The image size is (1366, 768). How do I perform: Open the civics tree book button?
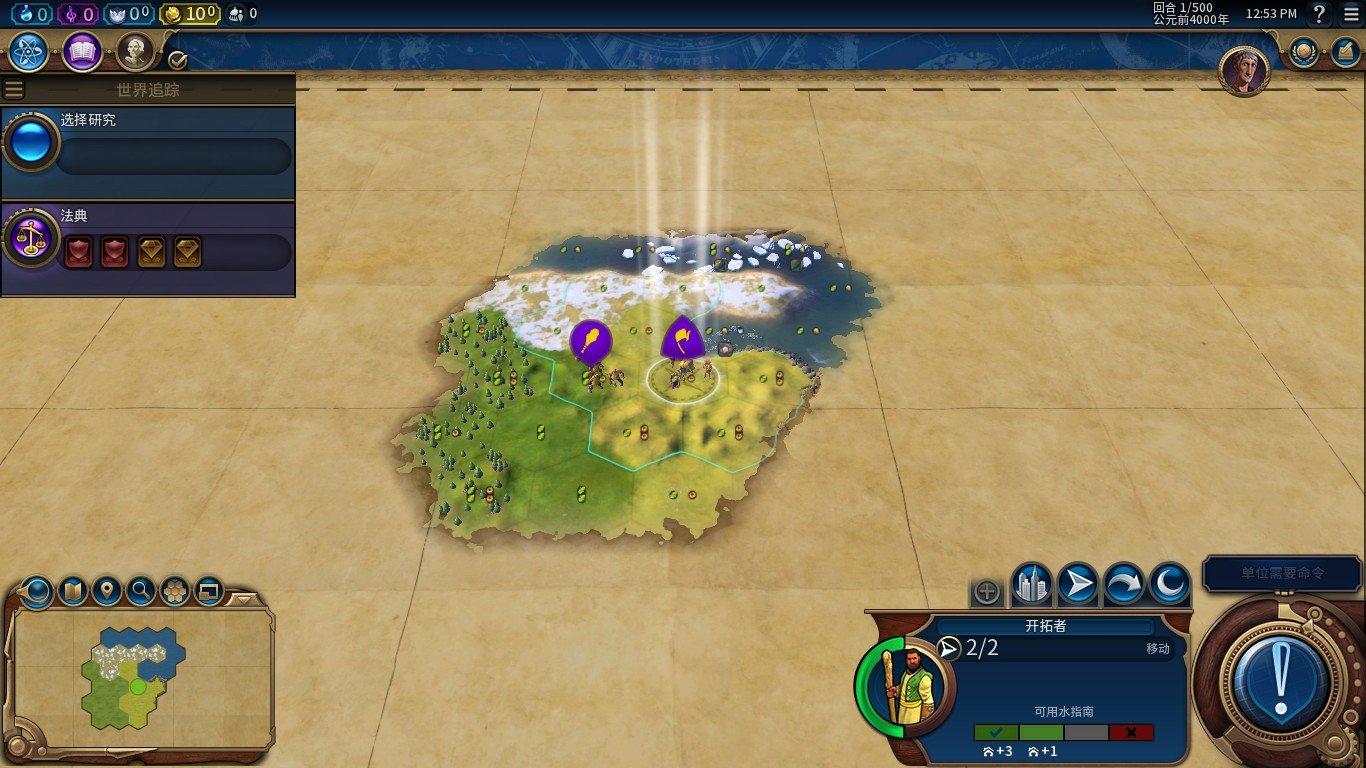click(82, 52)
